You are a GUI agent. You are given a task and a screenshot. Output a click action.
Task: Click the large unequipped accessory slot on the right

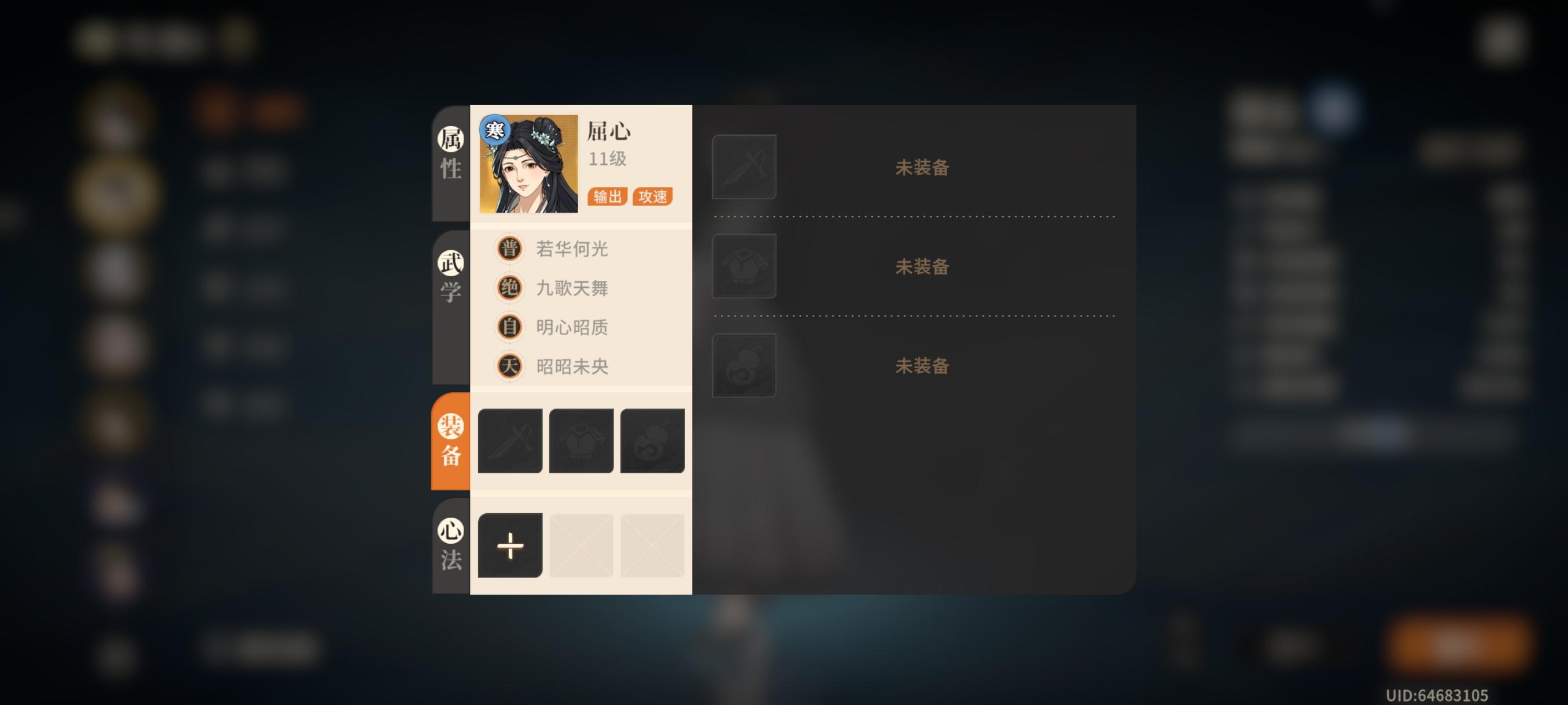coord(744,366)
